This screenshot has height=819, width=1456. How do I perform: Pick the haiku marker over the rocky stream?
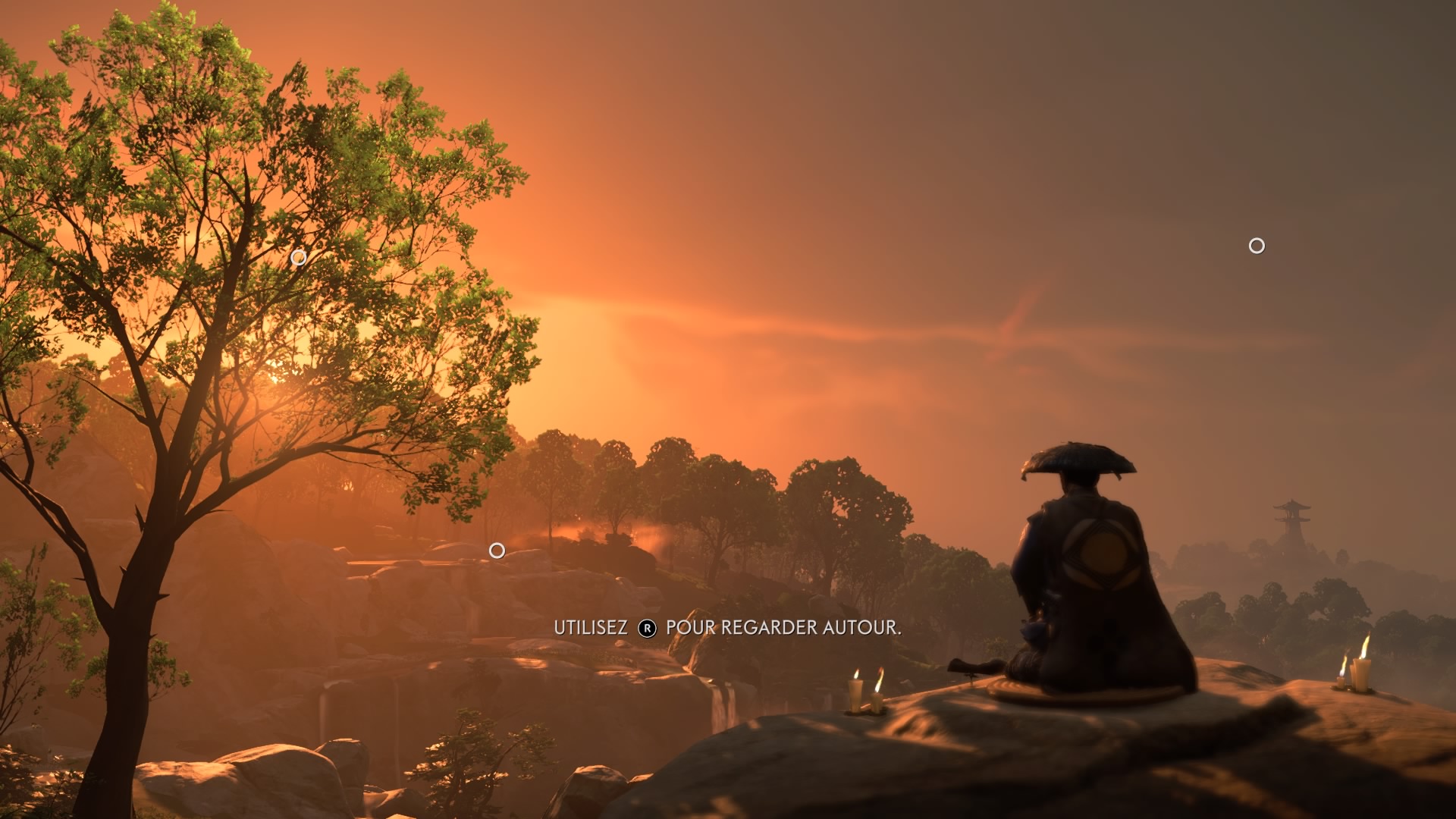[497, 551]
